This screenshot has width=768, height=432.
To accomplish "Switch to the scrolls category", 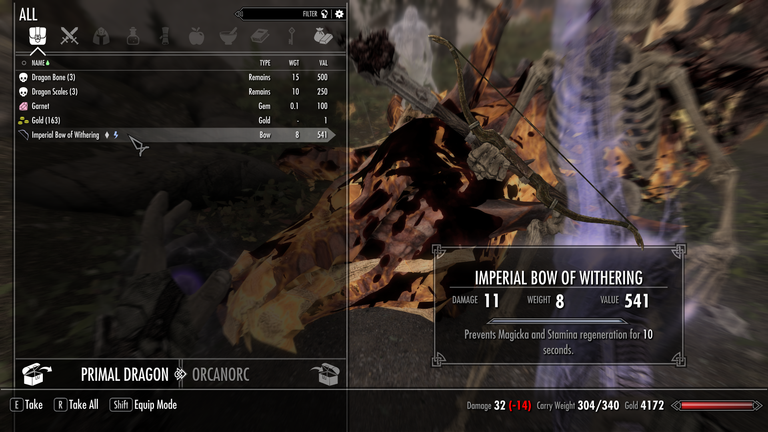I will click(164, 36).
